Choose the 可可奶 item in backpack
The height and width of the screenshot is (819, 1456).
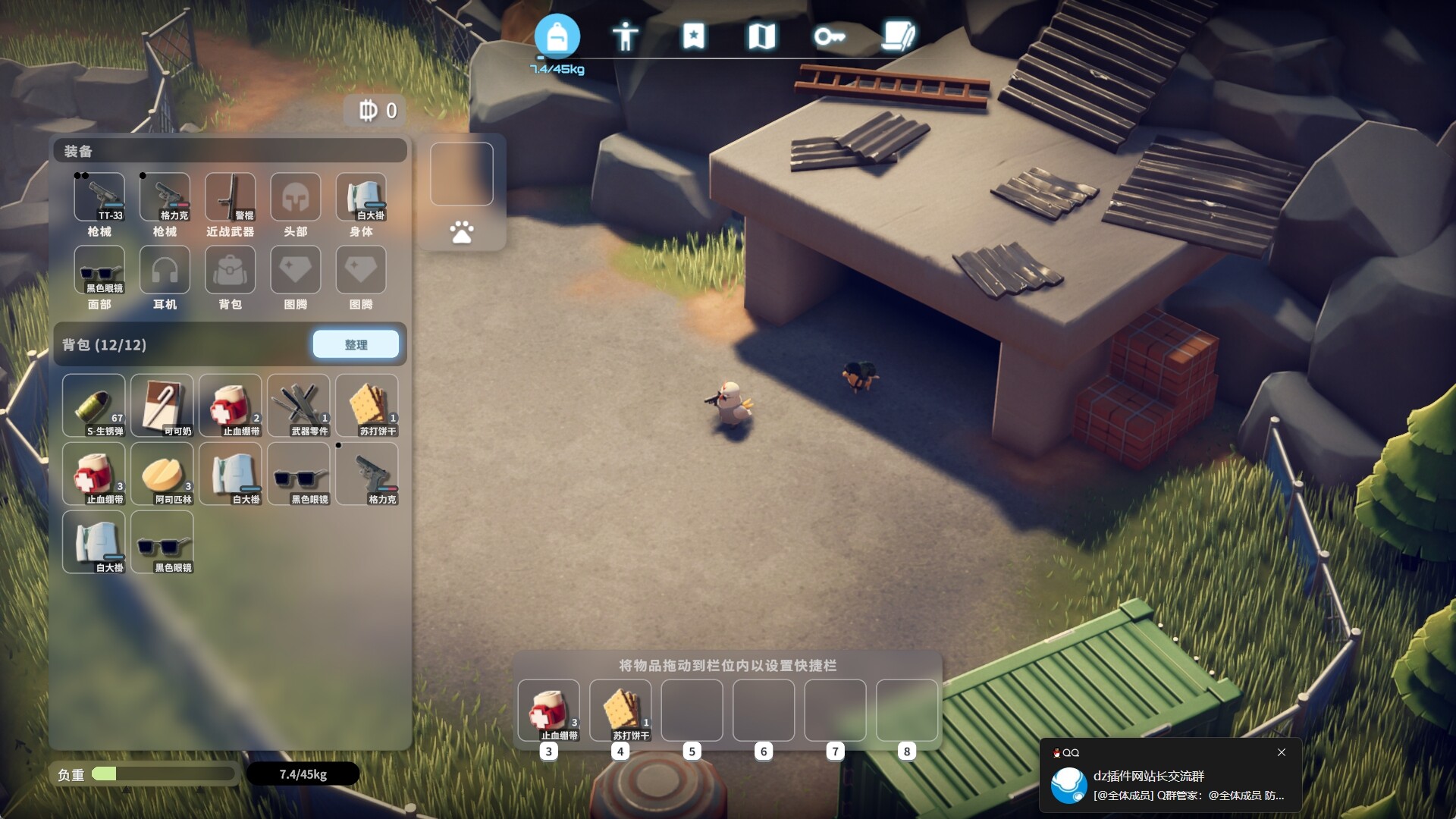pos(162,405)
